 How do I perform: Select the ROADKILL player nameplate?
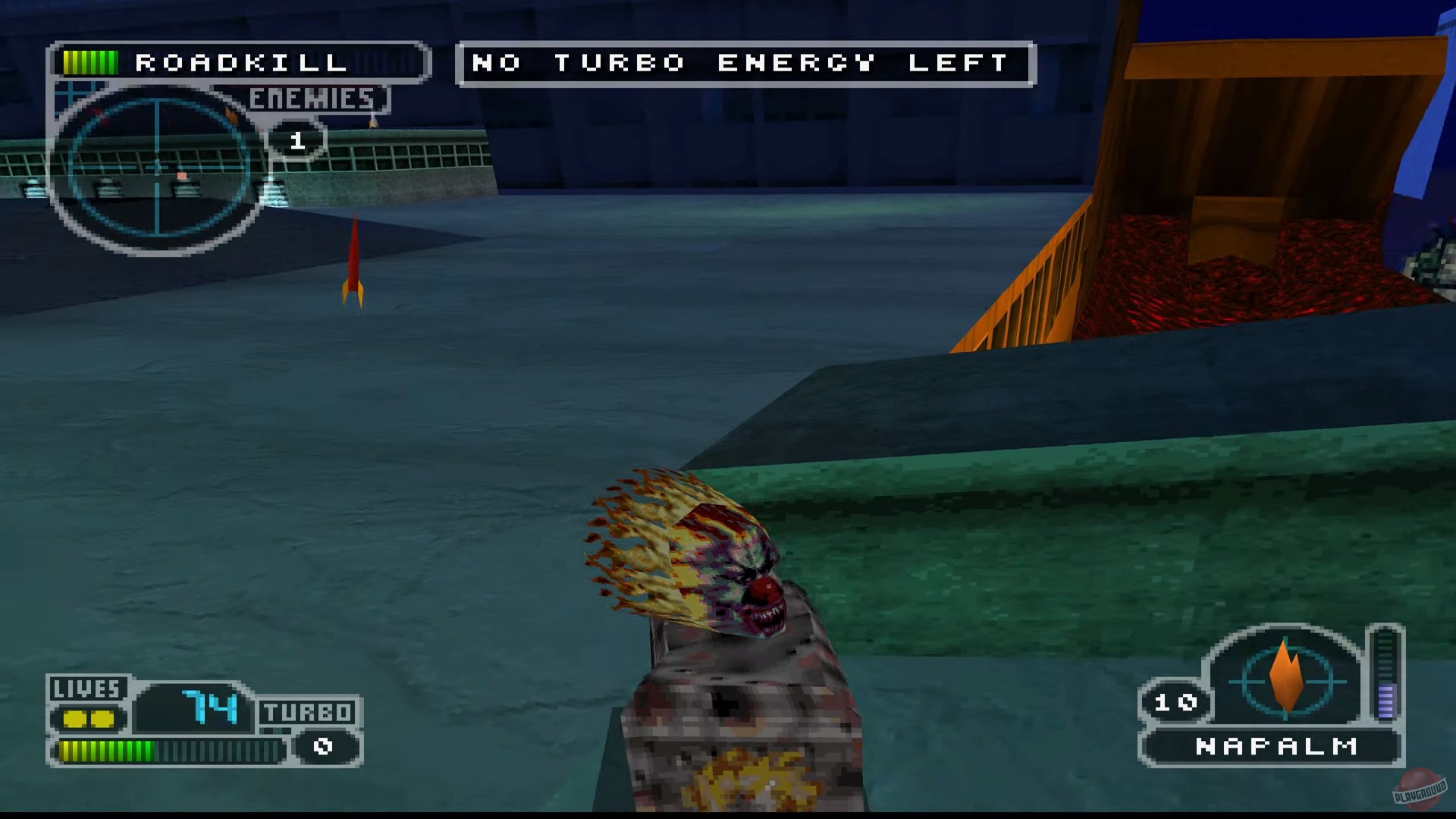coord(241,62)
